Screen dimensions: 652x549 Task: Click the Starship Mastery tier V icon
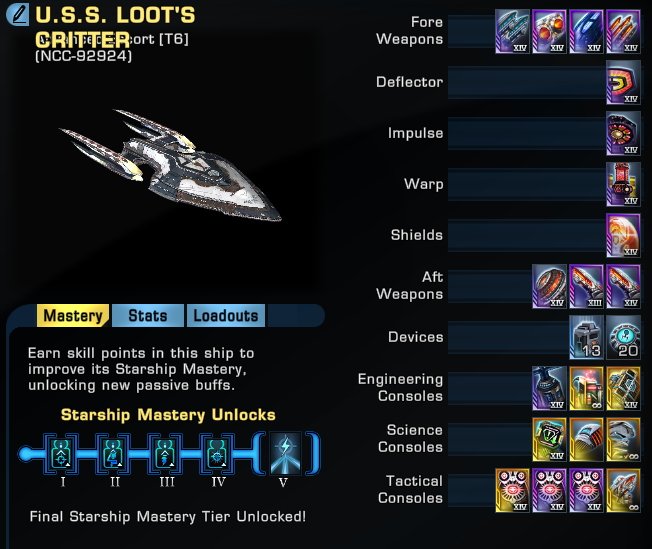[x=283, y=453]
